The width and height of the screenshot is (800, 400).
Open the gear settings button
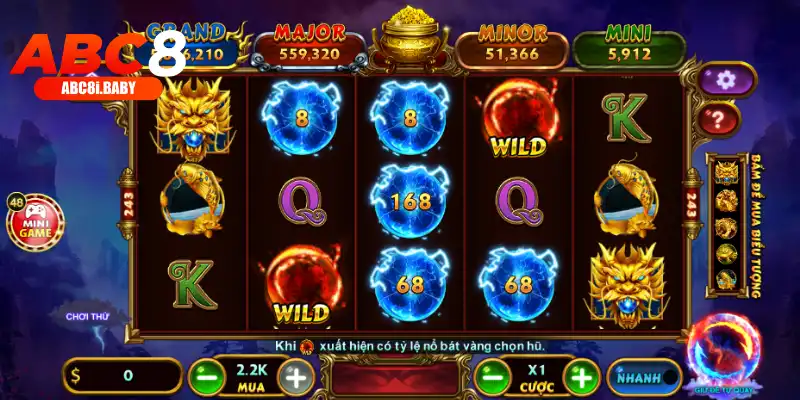coord(728,78)
